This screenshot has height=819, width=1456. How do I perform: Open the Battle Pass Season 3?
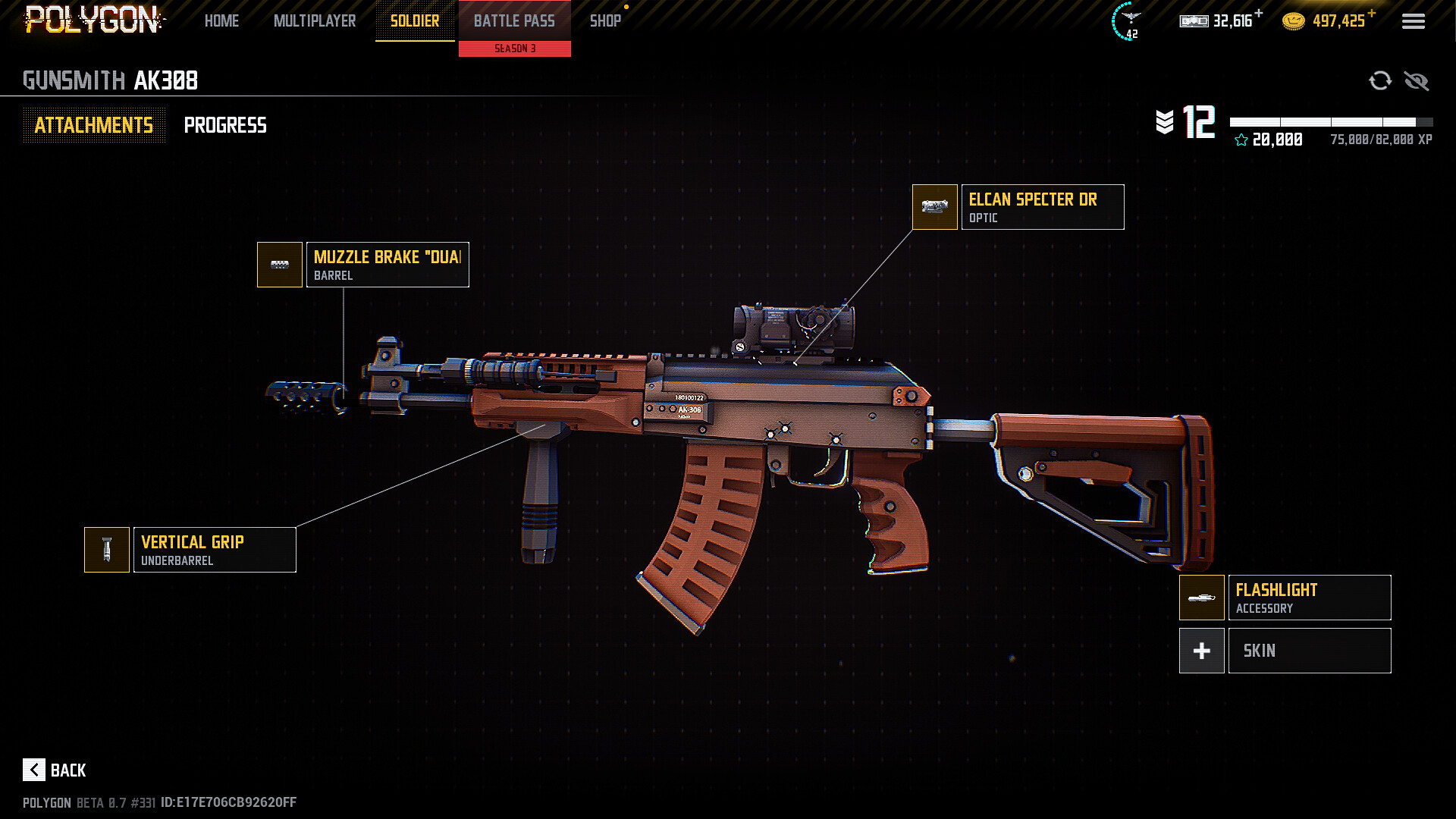click(514, 27)
